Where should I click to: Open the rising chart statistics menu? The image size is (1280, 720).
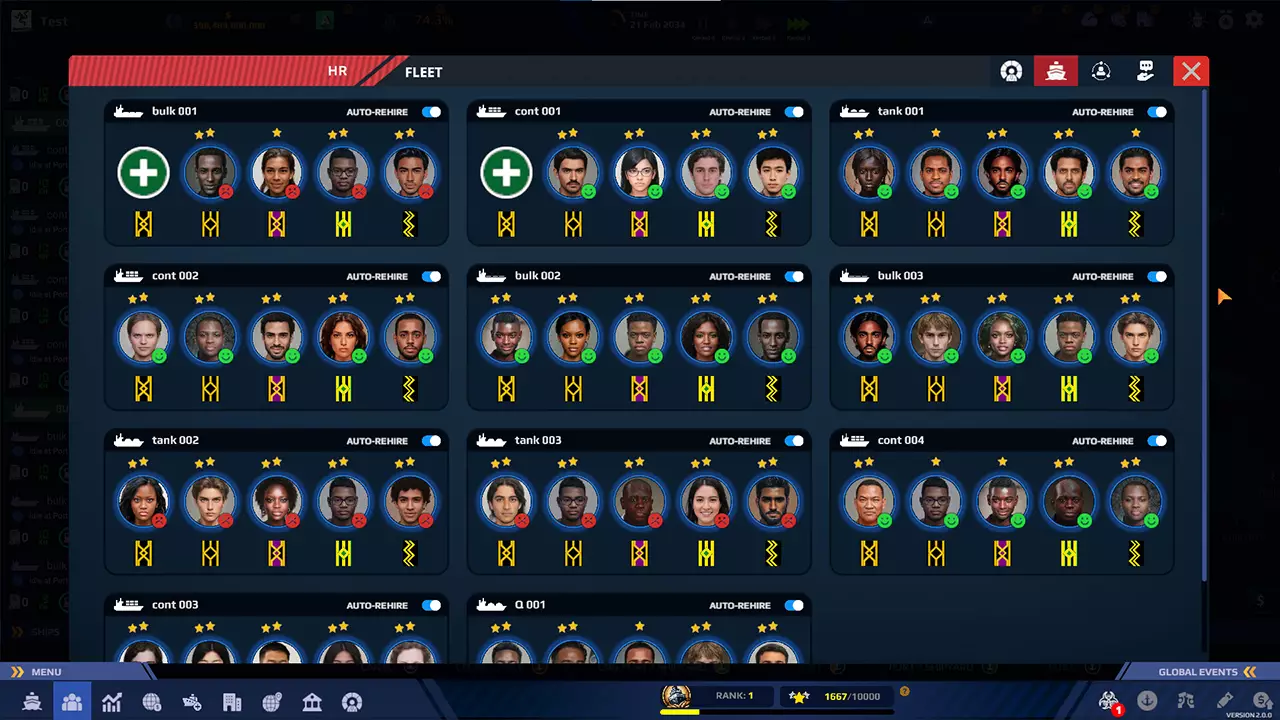[111, 702]
